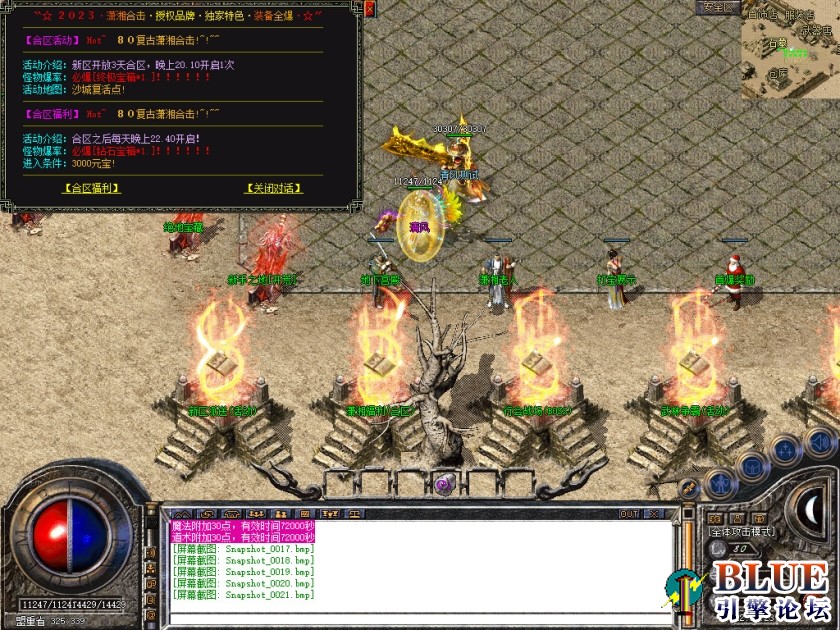Click the speaker sound round button

coord(819,441)
